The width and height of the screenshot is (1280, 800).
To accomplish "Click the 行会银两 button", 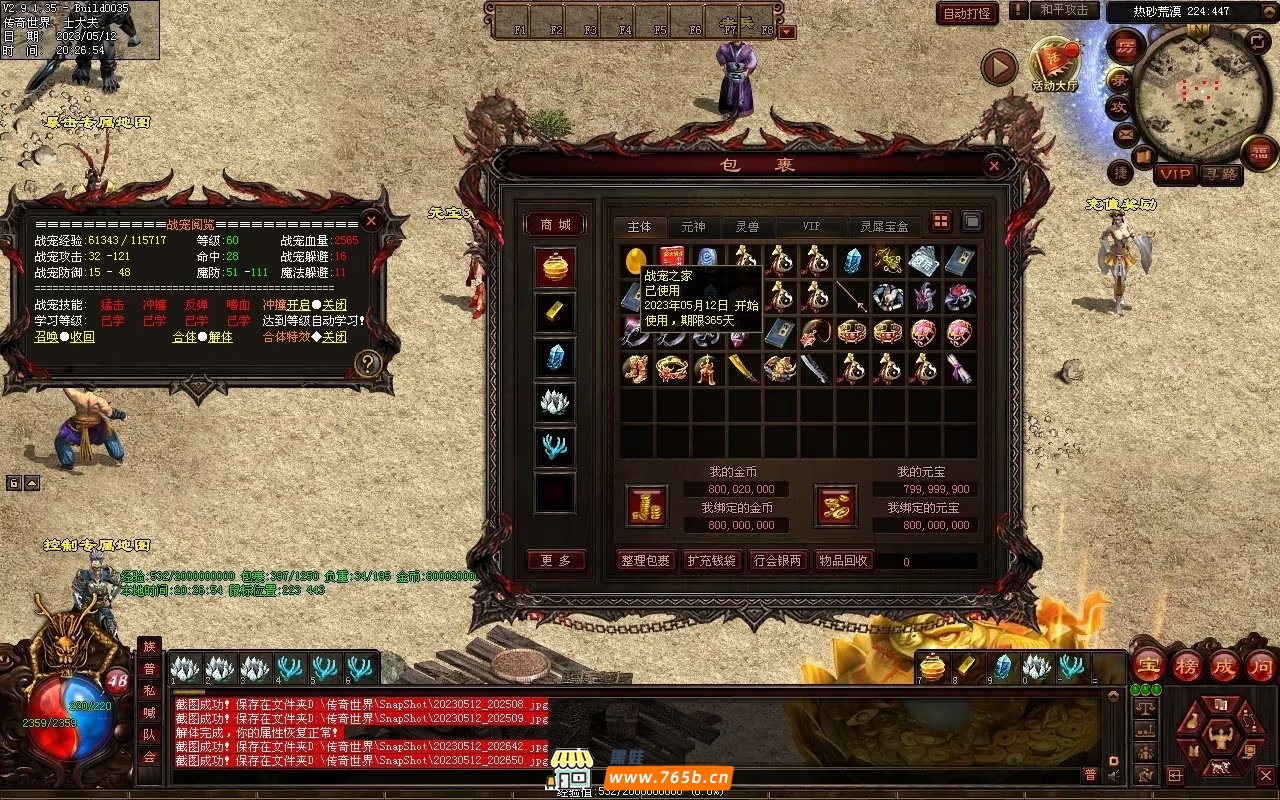I will (777, 561).
